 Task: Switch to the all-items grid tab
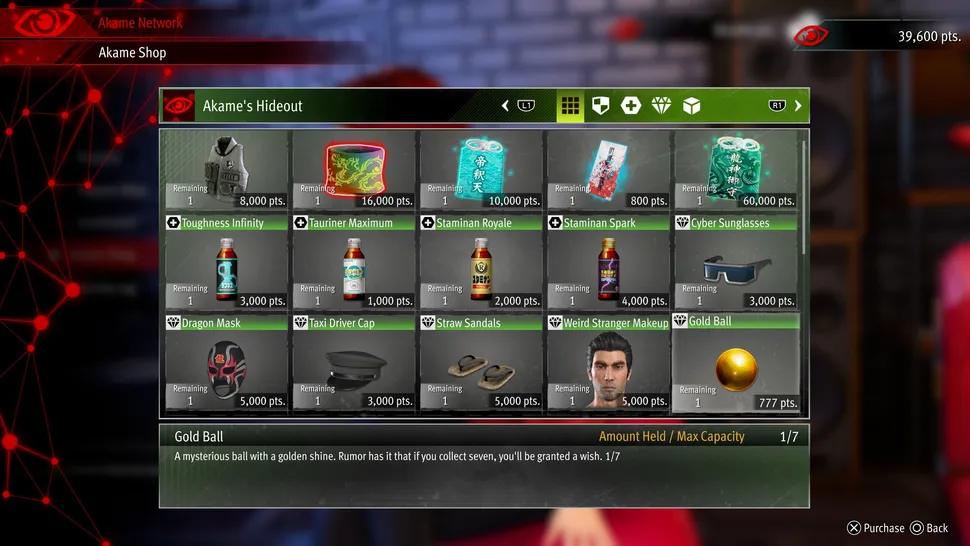pos(570,106)
